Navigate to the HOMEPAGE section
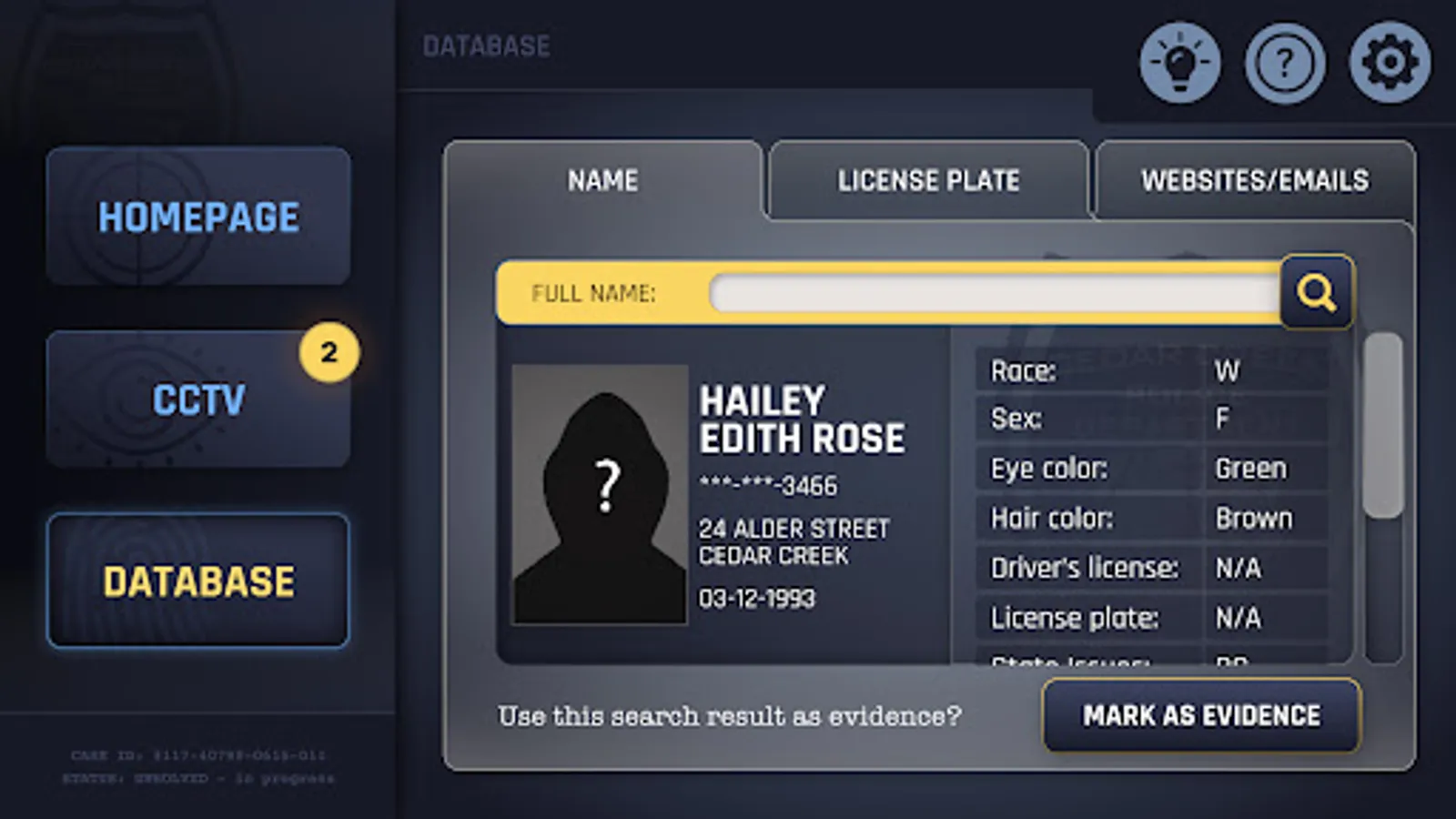The image size is (1456, 819). pyautogui.click(x=199, y=217)
